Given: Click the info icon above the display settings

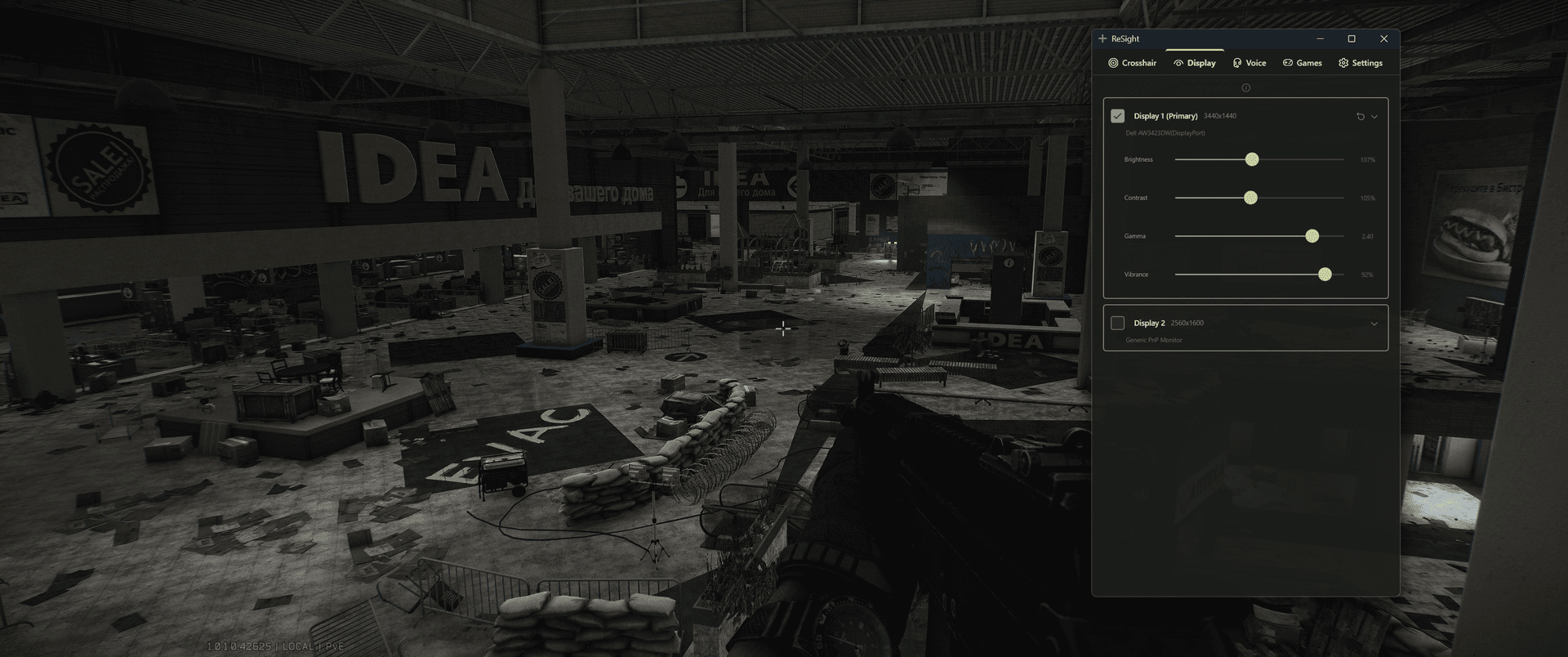Looking at the screenshot, I should tap(1245, 87).
